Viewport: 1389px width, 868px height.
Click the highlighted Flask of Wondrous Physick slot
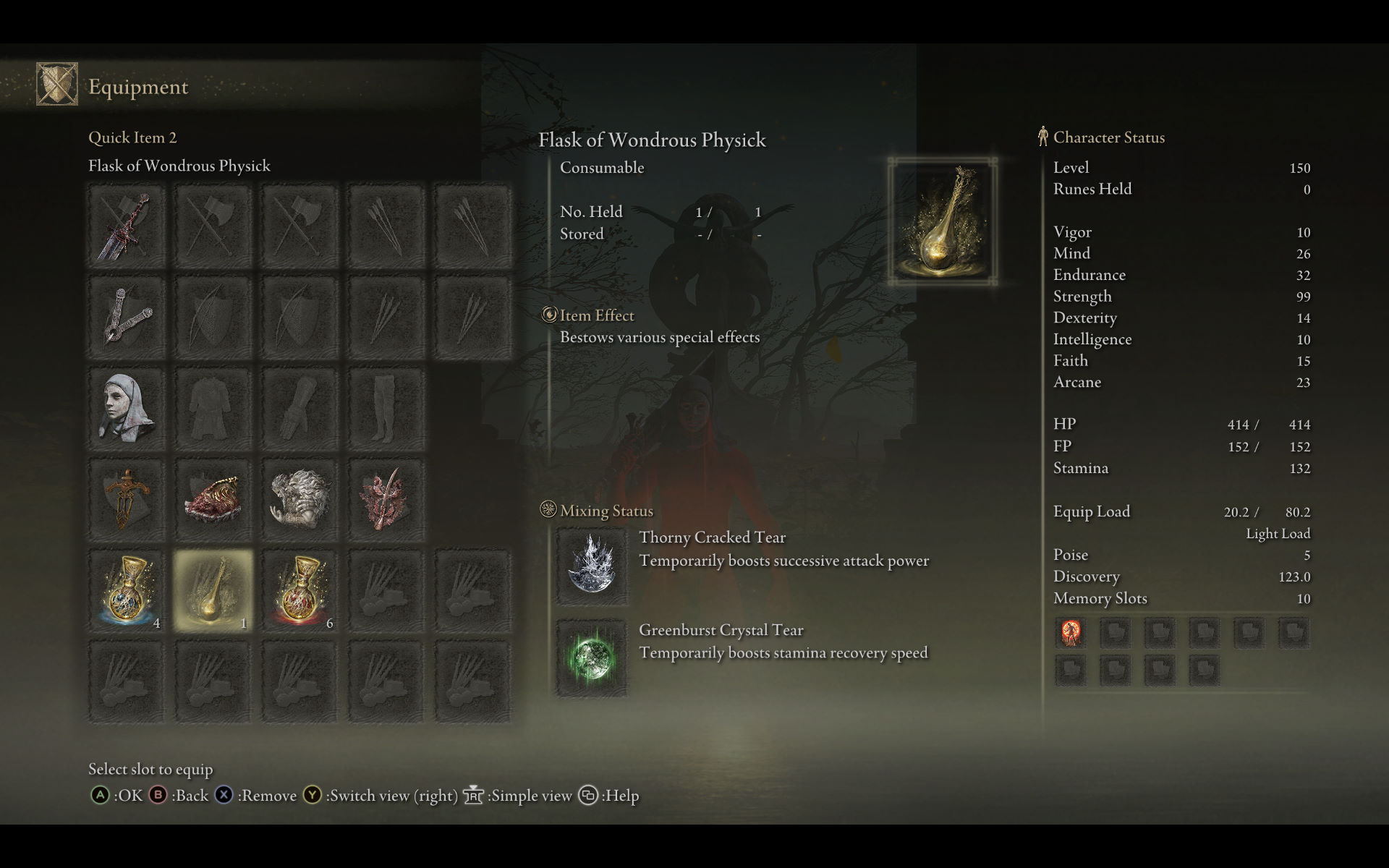(213, 590)
